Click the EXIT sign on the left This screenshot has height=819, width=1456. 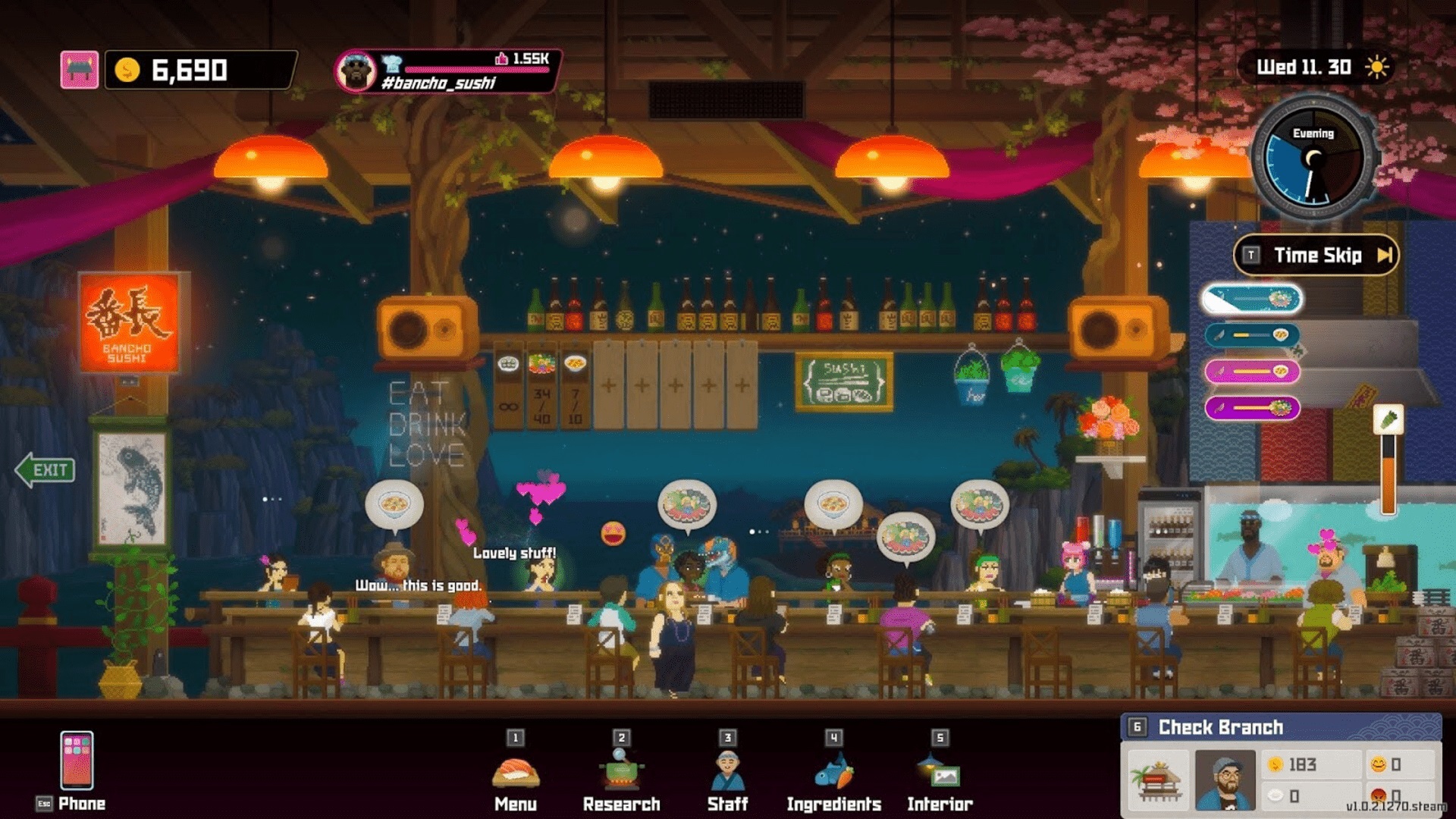(x=44, y=469)
